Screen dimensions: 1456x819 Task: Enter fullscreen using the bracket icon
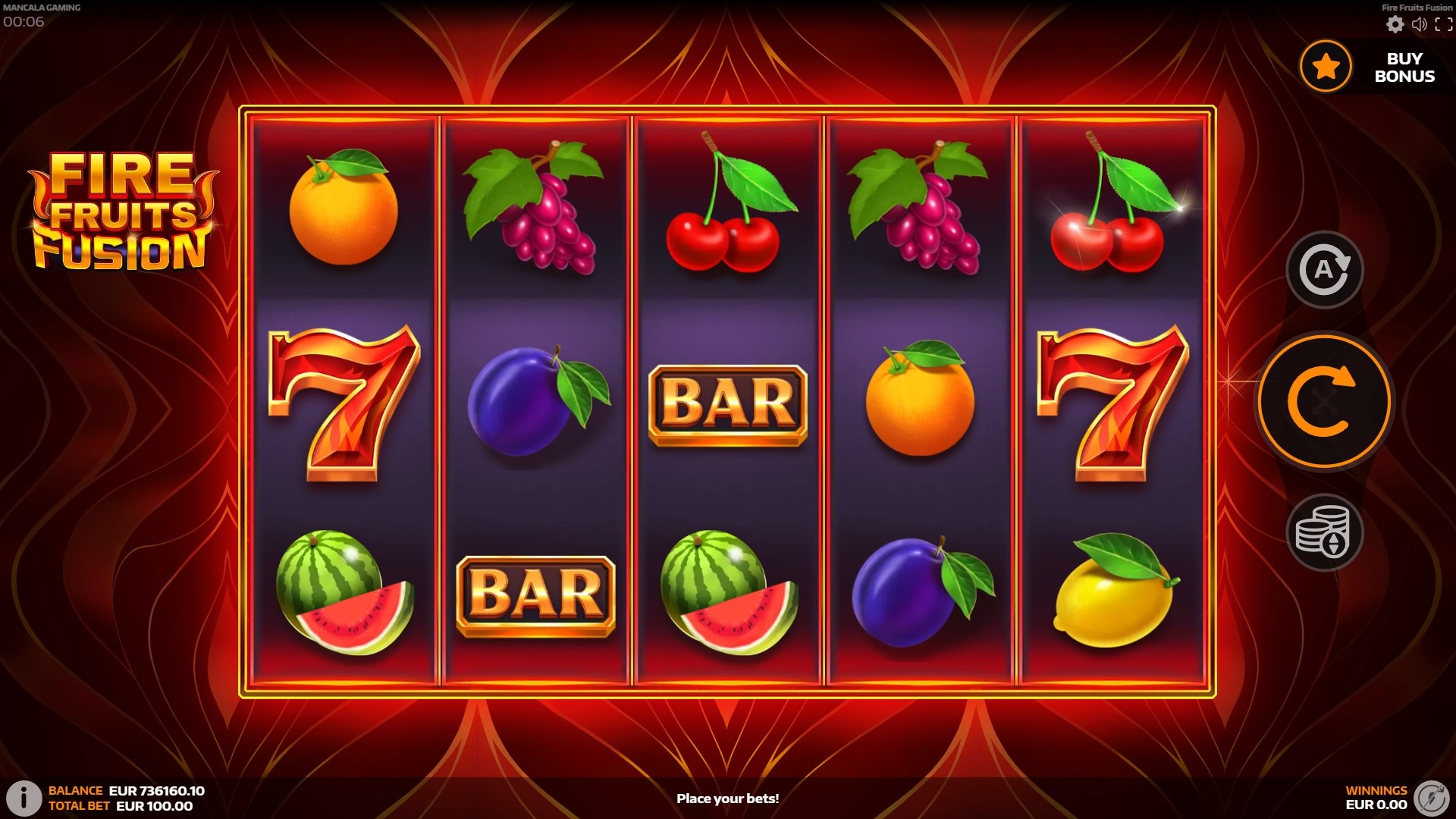(x=1445, y=24)
